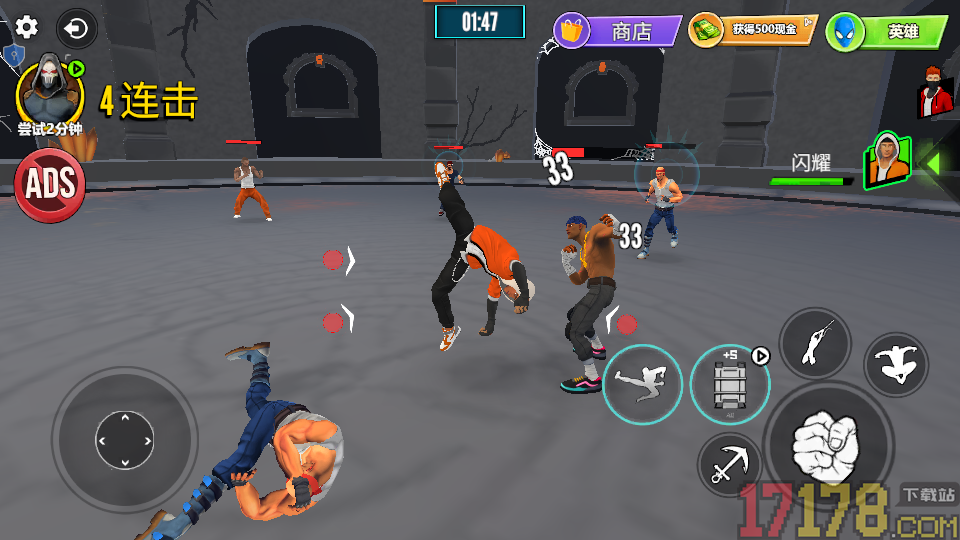Hit the fist punch attack button
960x540 pixels.
click(x=828, y=445)
